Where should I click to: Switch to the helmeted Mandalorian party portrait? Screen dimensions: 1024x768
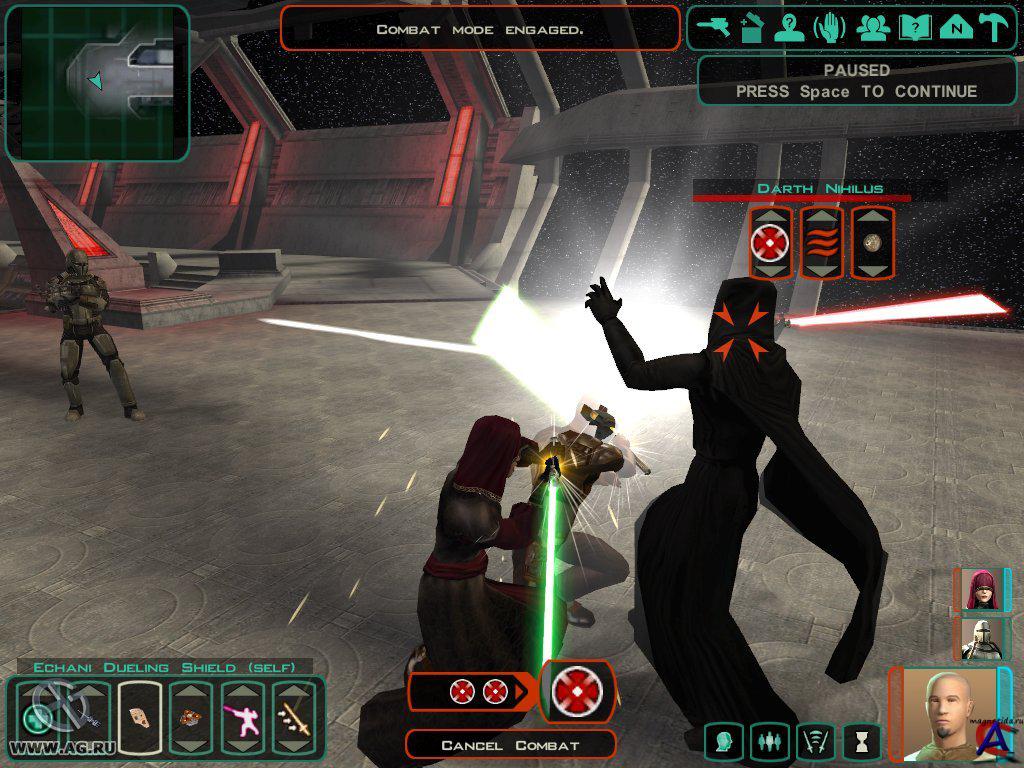[x=981, y=639]
